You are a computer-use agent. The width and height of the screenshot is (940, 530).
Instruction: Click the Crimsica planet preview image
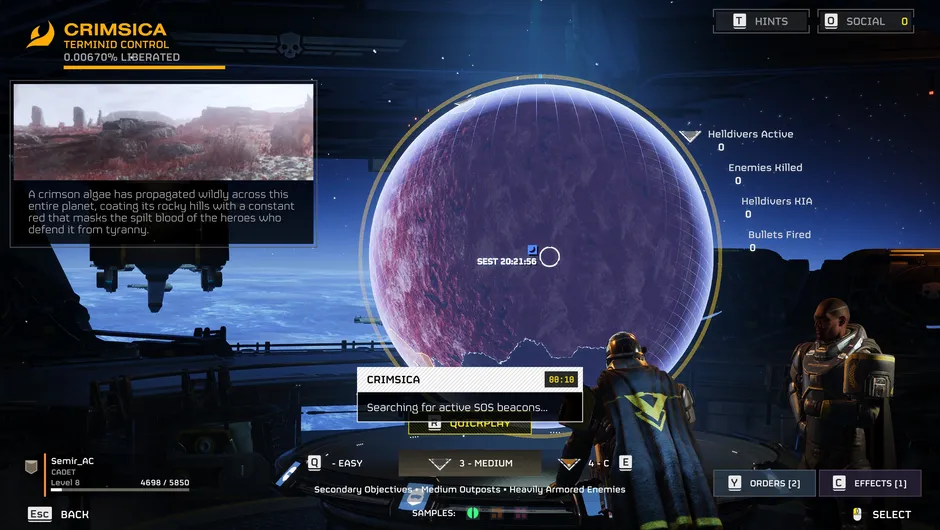[x=163, y=131]
